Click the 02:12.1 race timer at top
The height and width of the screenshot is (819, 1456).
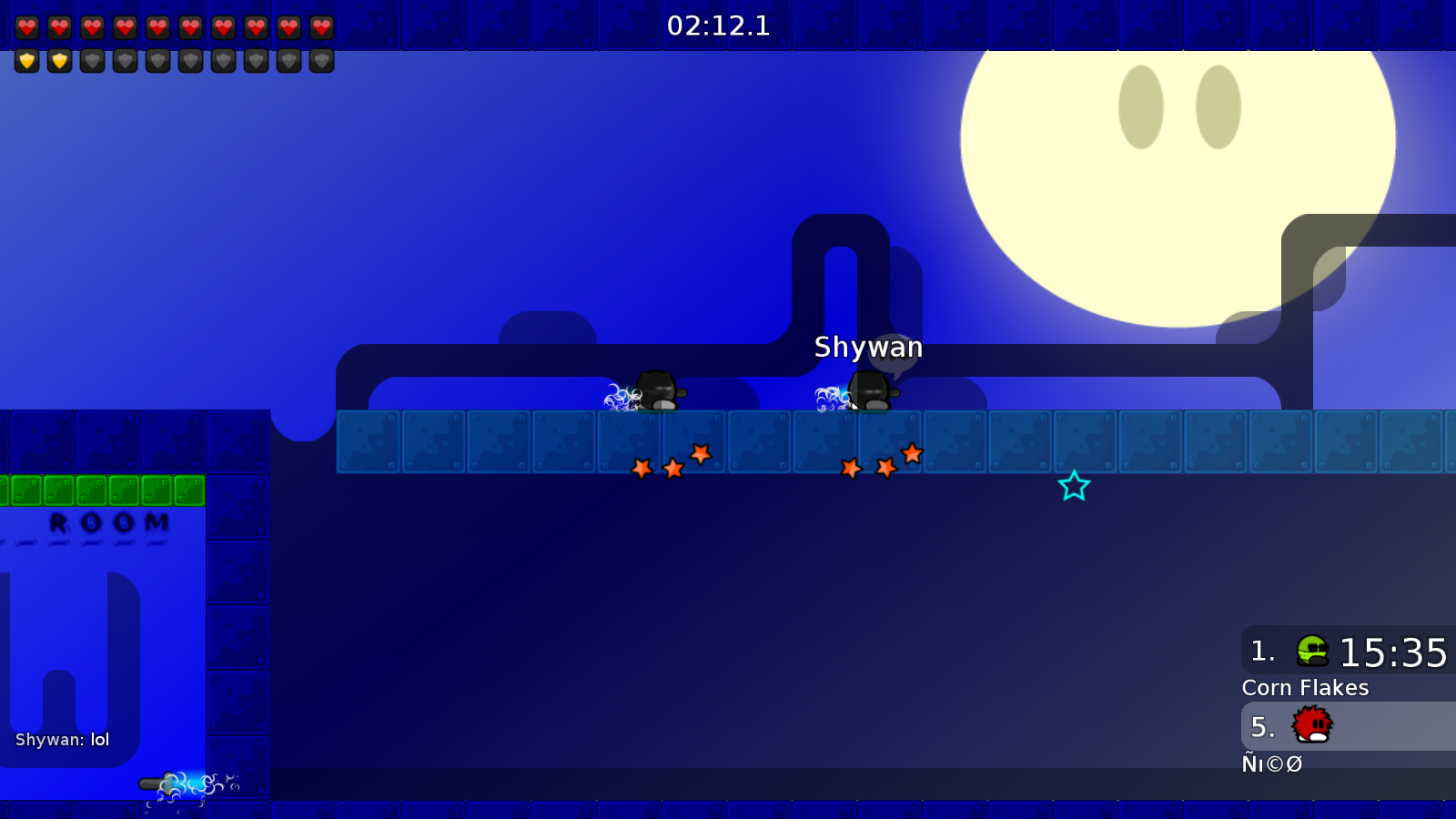click(721, 25)
